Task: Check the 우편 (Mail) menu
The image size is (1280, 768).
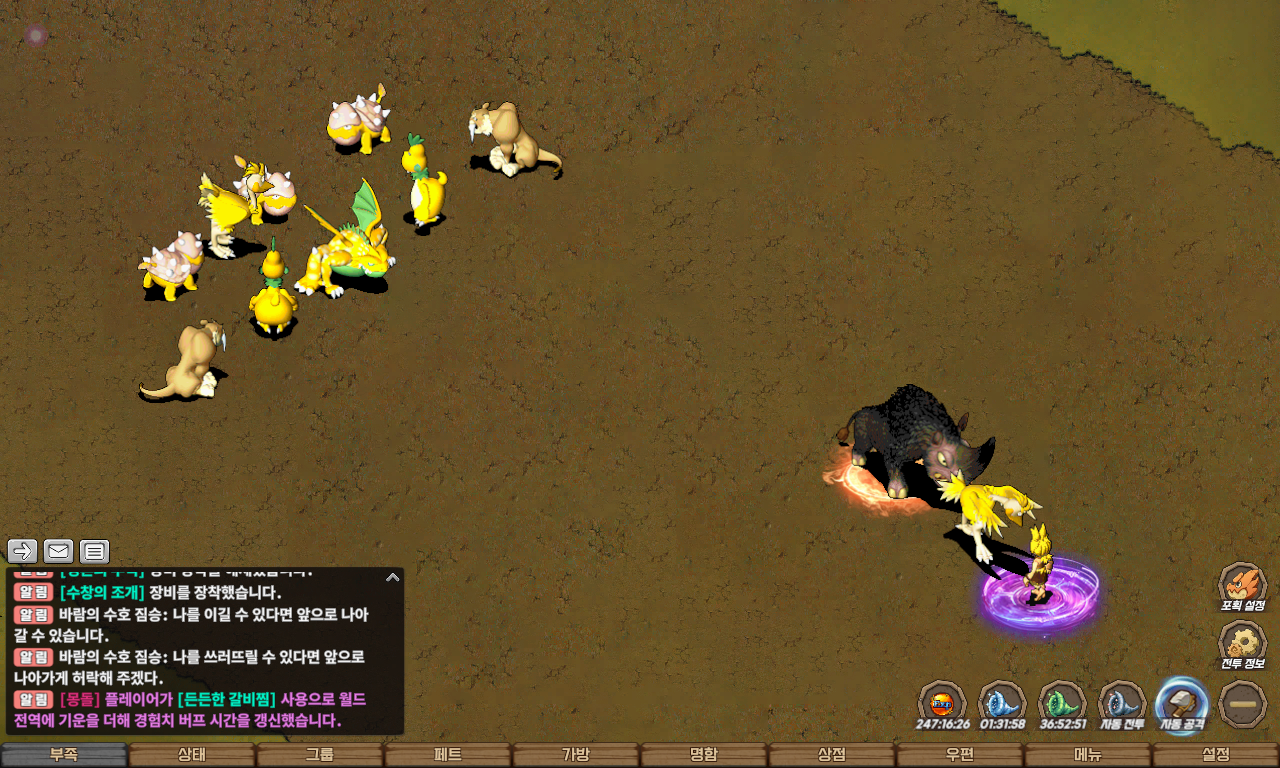Action: point(960,755)
